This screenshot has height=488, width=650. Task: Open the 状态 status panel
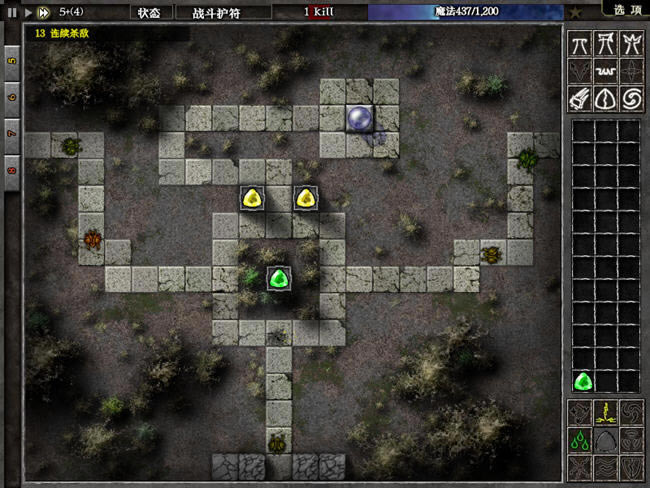(149, 12)
